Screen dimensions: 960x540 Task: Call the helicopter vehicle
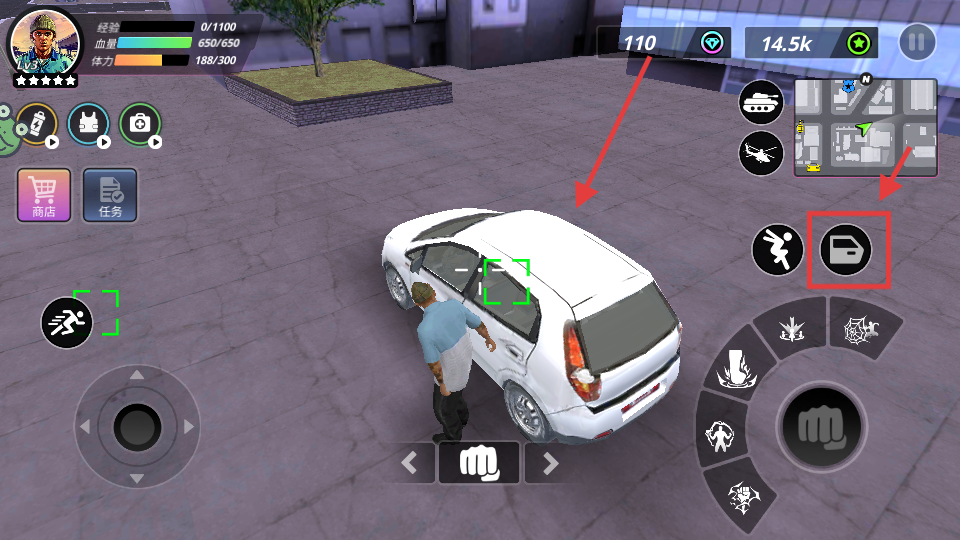coord(761,154)
